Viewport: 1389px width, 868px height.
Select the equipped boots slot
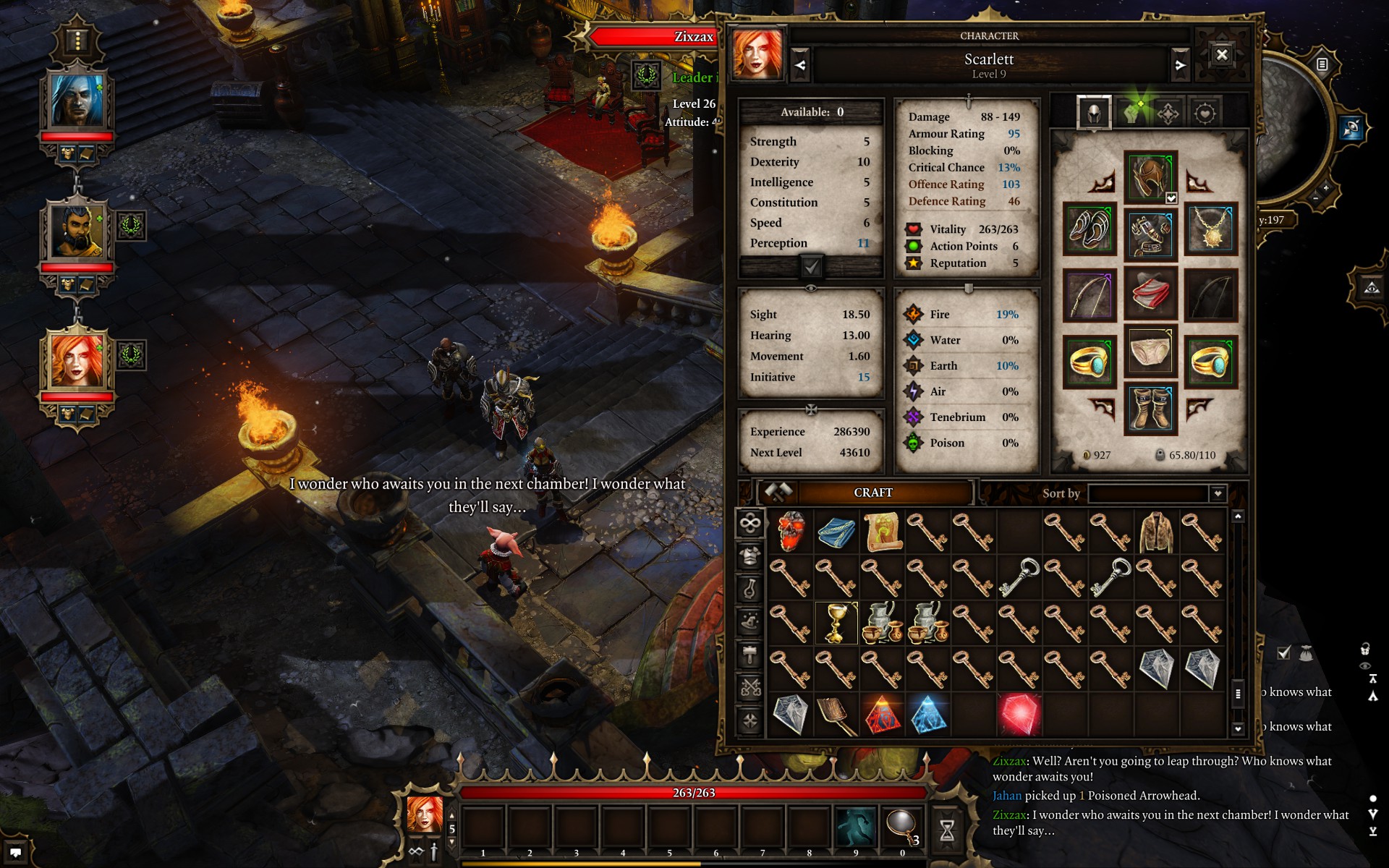[1150, 409]
